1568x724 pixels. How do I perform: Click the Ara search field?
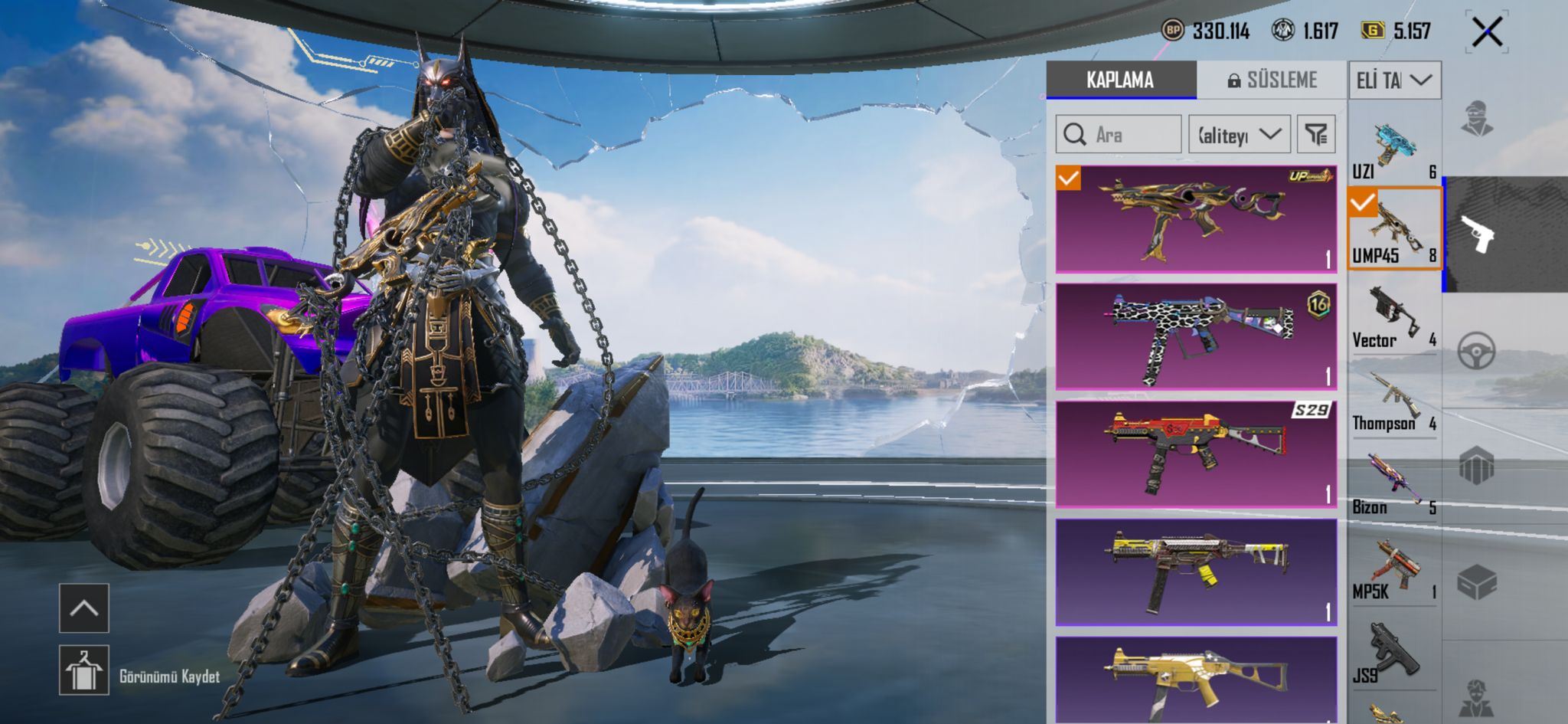(x=1119, y=135)
